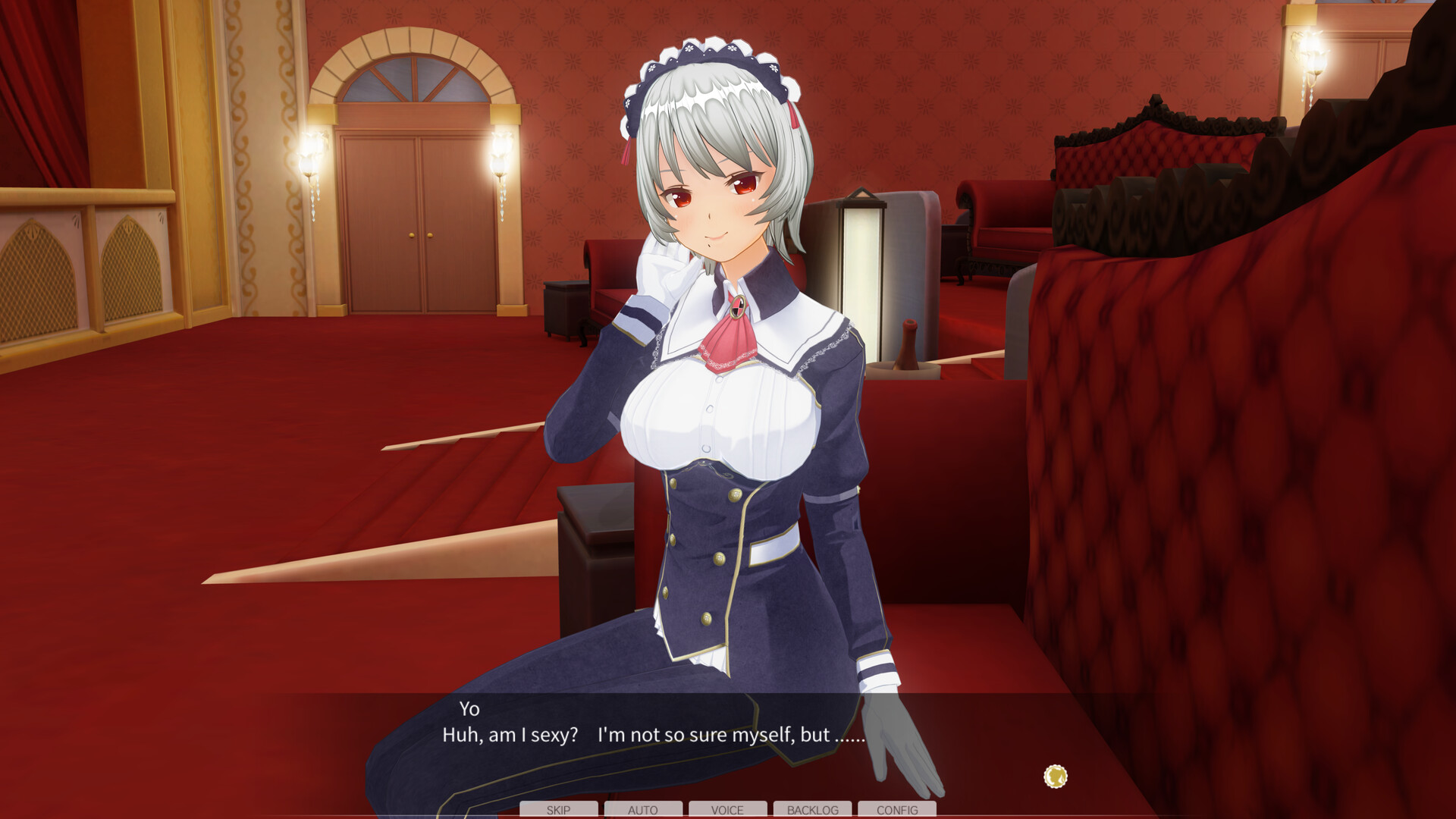Select the maid character model
Screen dimensions: 1456x819
(720, 417)
